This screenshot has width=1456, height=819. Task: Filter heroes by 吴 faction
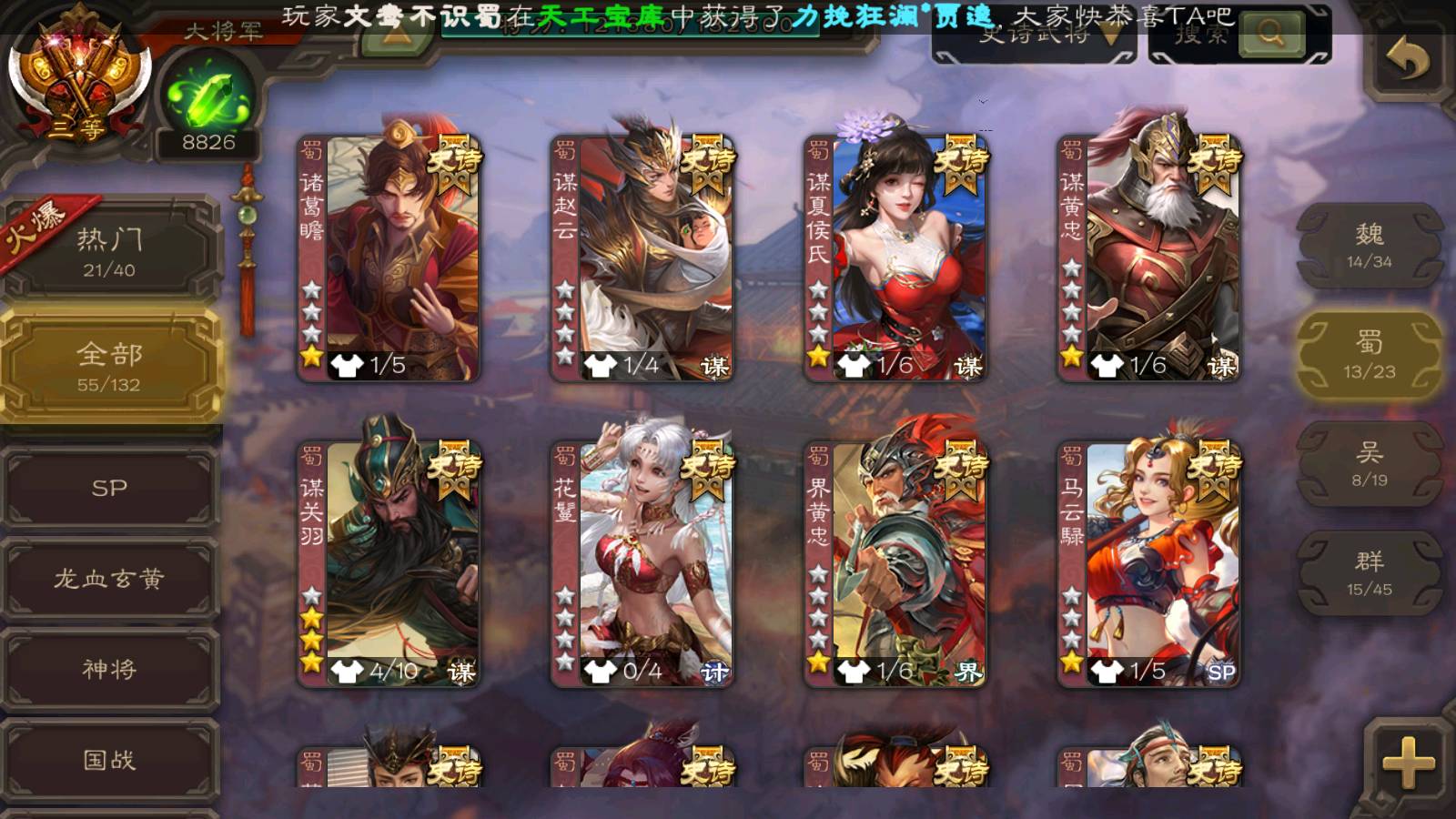pyautogui.click(x=1369, y=464)
